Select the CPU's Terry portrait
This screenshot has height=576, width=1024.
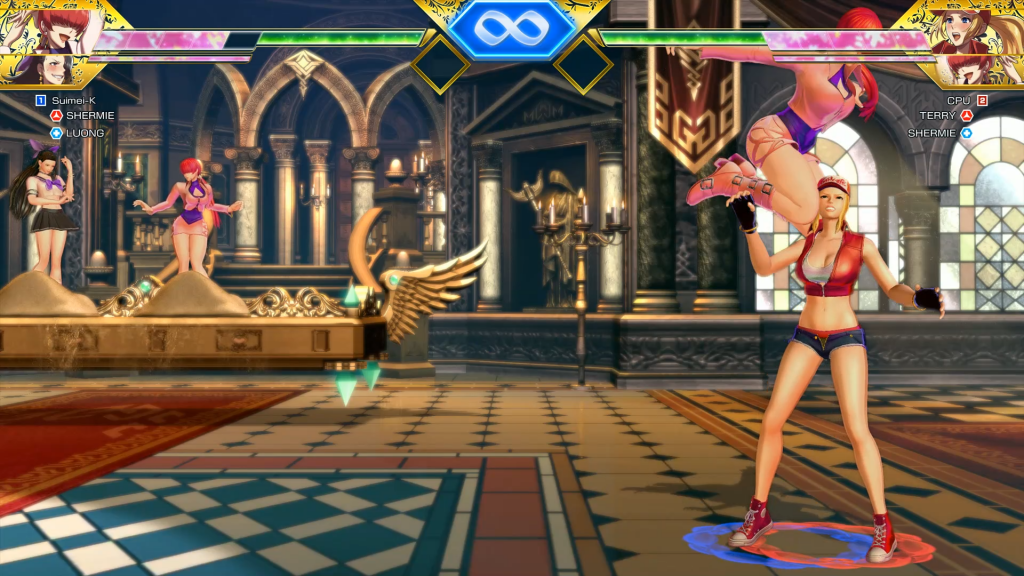coord(968,30)
